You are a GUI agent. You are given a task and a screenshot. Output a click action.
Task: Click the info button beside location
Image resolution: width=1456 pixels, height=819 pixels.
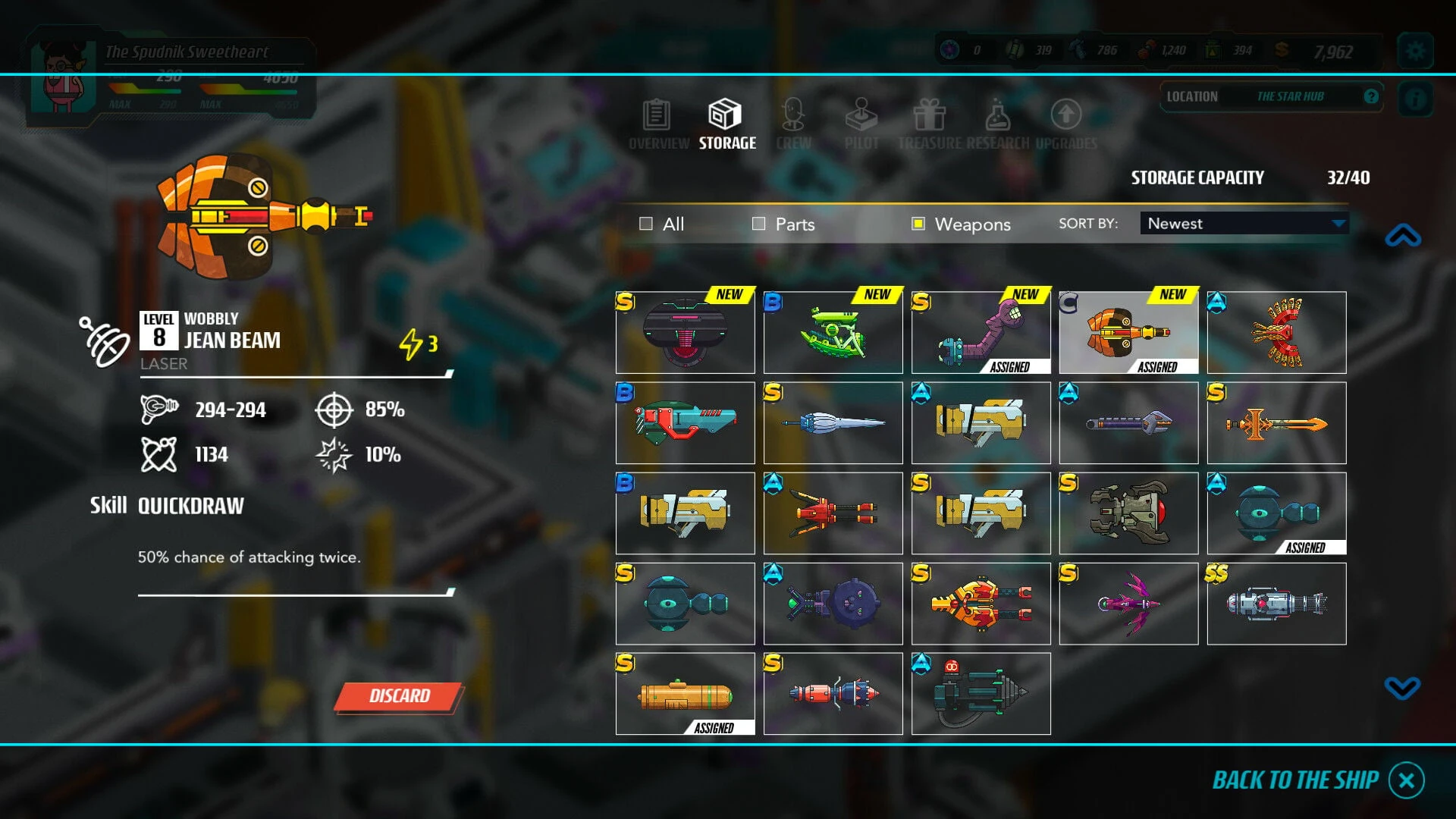[x=1415, y=99]
